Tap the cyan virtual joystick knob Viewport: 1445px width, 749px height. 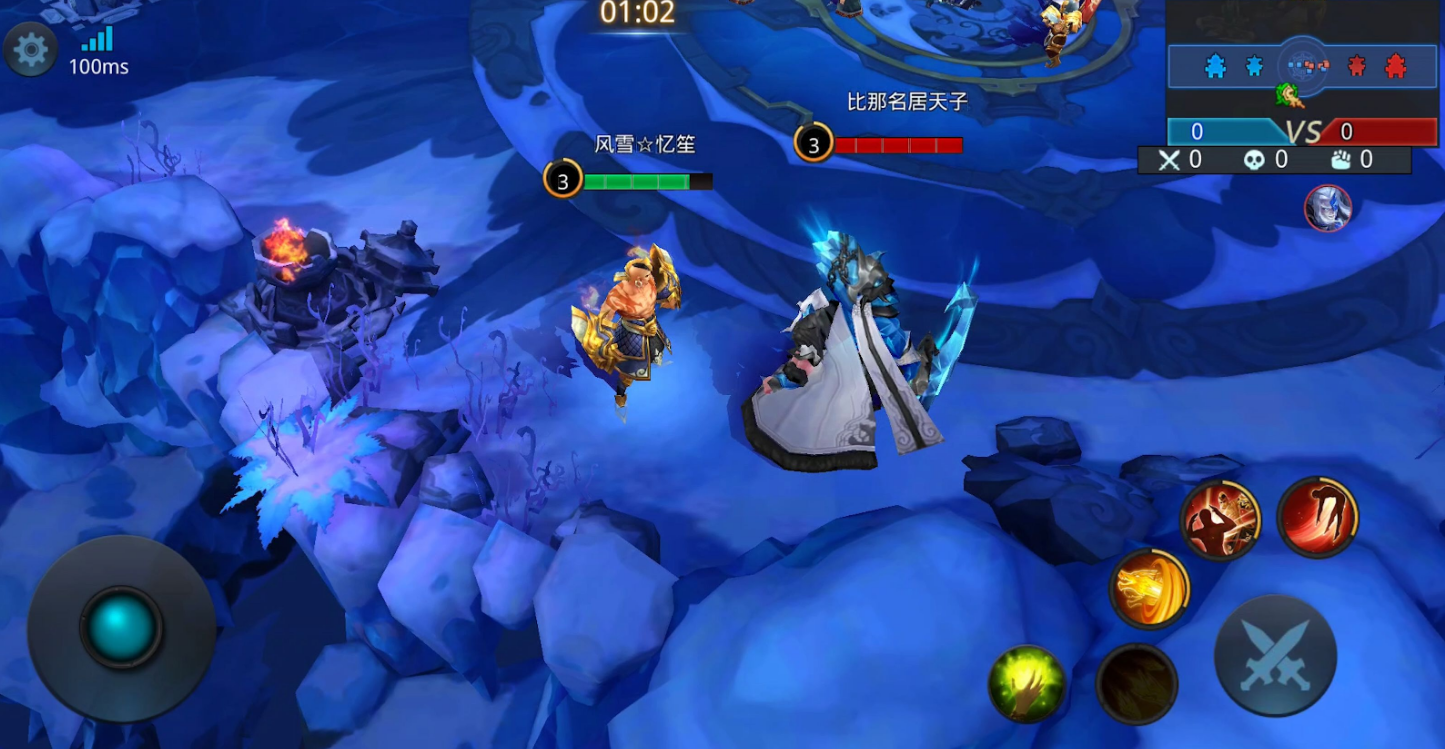tap(121, 627)
